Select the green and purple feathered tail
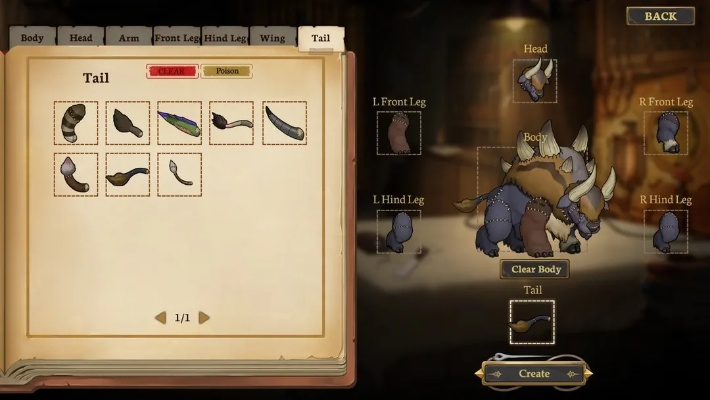The image size is (710, 400). click(179, 123)
